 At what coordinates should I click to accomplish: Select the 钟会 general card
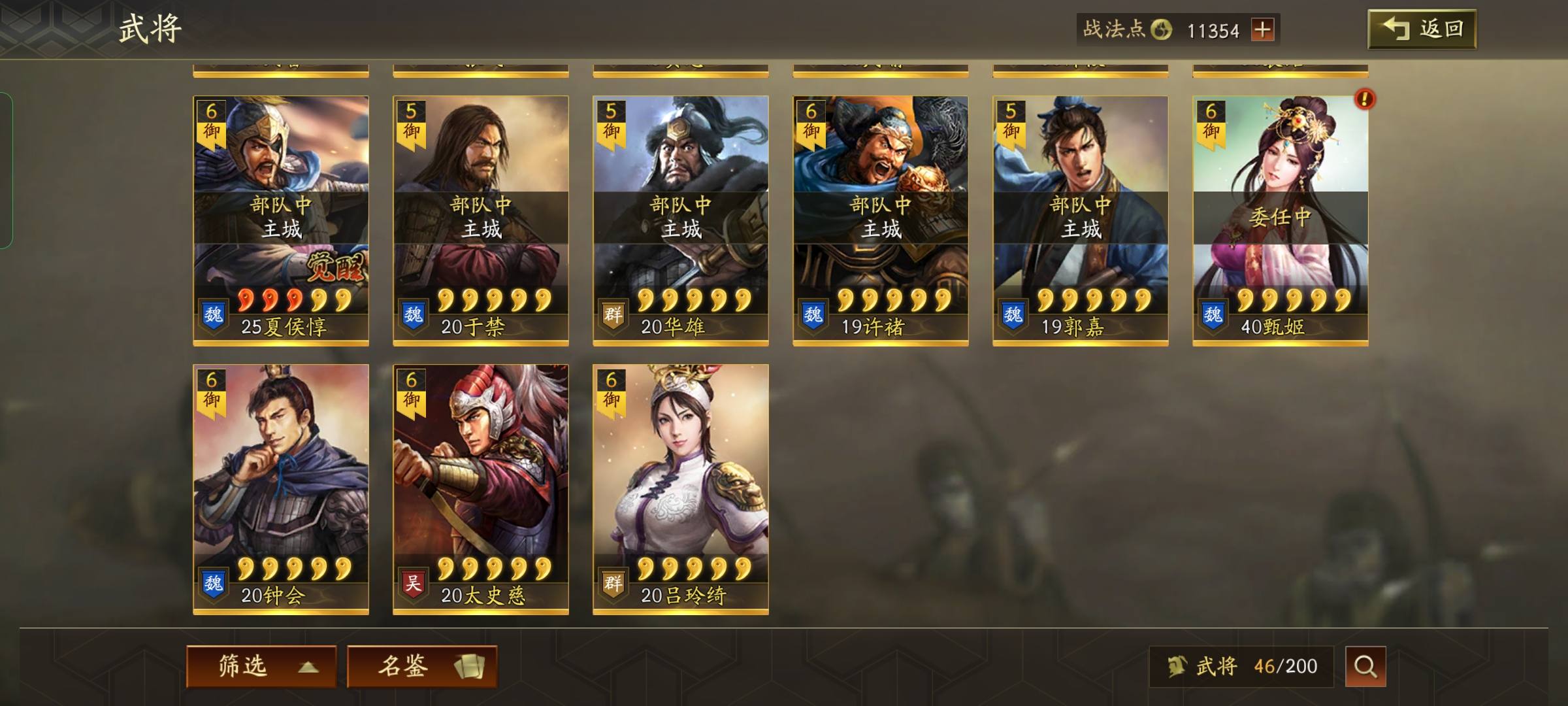[x=281, y=489]
